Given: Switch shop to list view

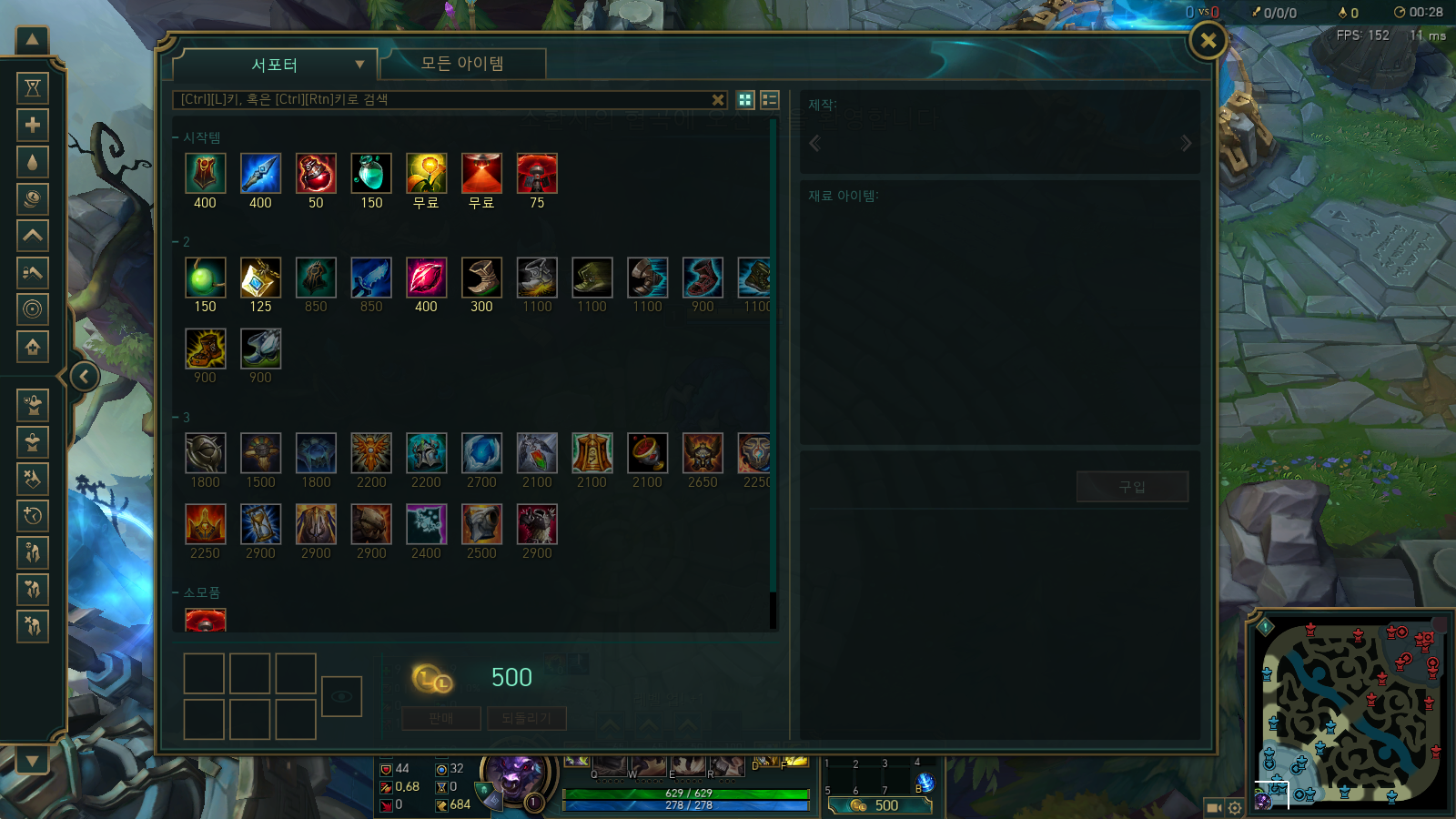Looking at the screenshot, I should coord(770,100).
